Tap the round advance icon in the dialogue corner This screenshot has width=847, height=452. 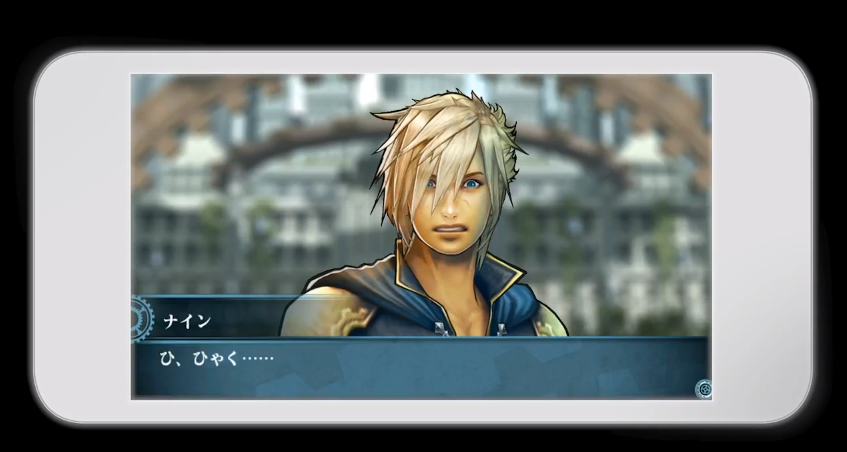pyautogui.click(x=703, y=389)
